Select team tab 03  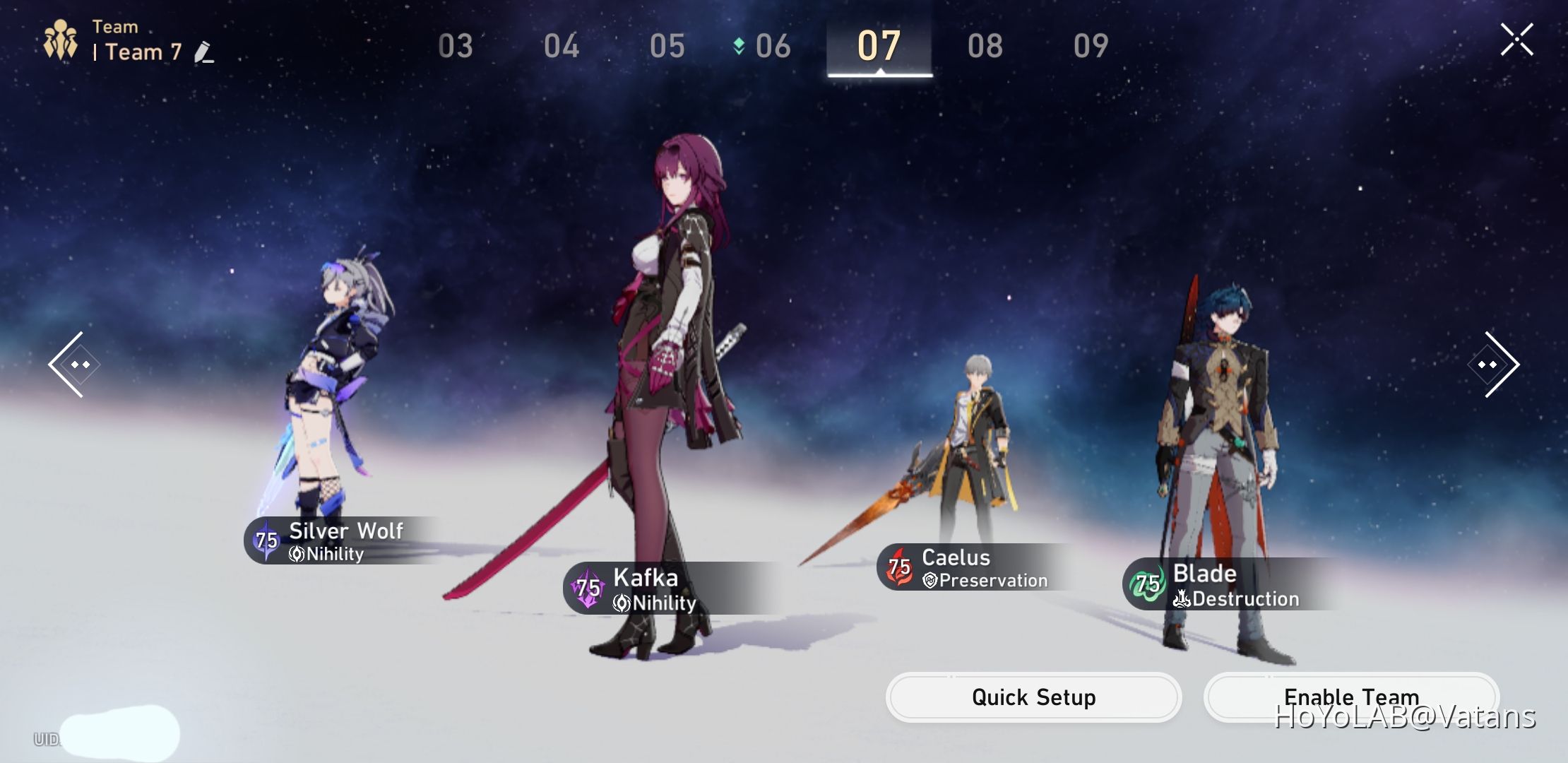pyautogui.click(x=456, y=45)
